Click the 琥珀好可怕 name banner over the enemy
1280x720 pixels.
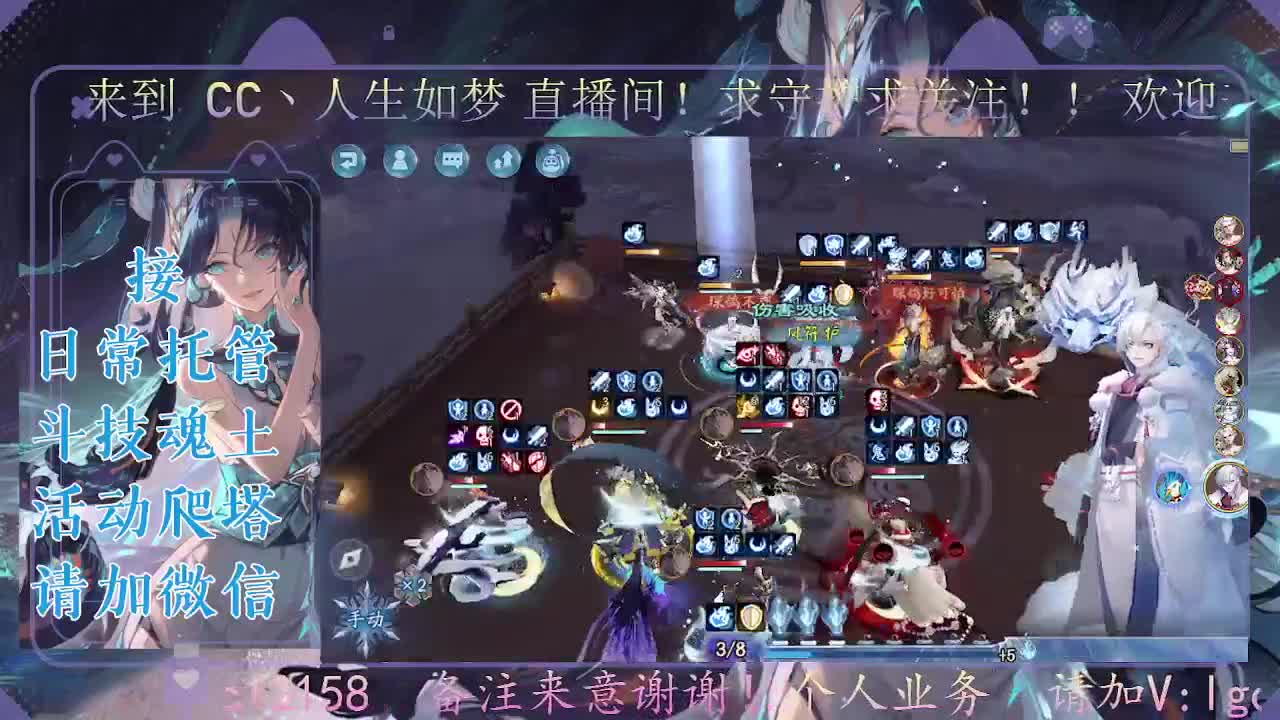(x=929, y=293)
